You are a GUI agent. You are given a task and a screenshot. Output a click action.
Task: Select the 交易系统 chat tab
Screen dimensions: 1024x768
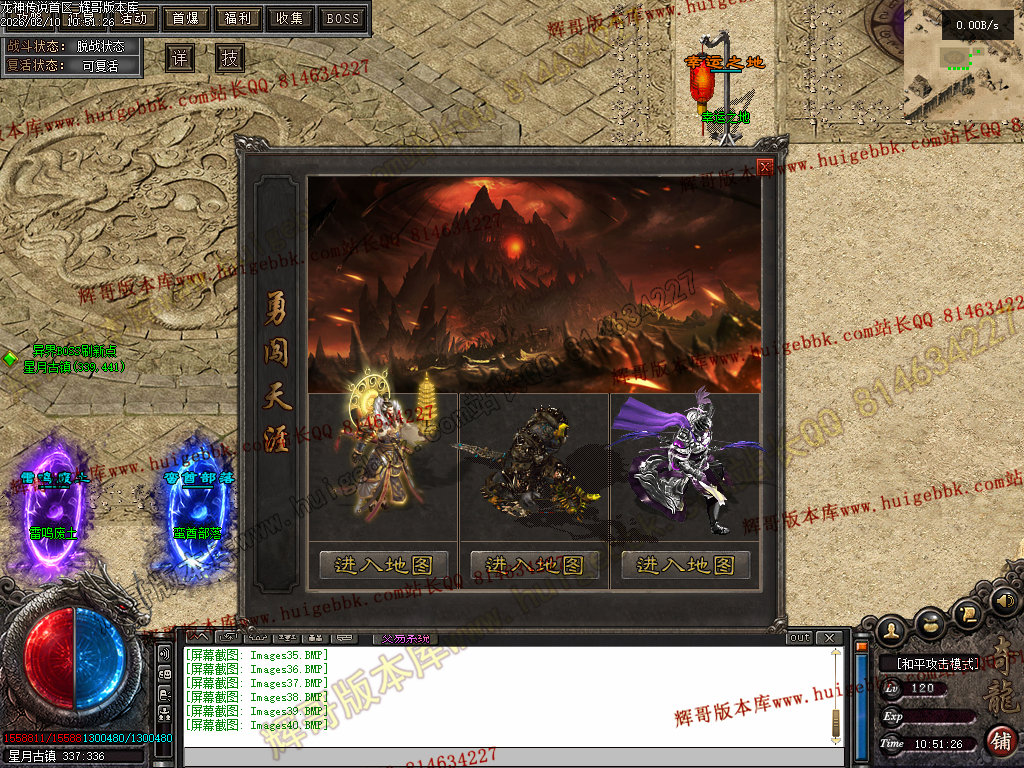(x=404, y=637)
